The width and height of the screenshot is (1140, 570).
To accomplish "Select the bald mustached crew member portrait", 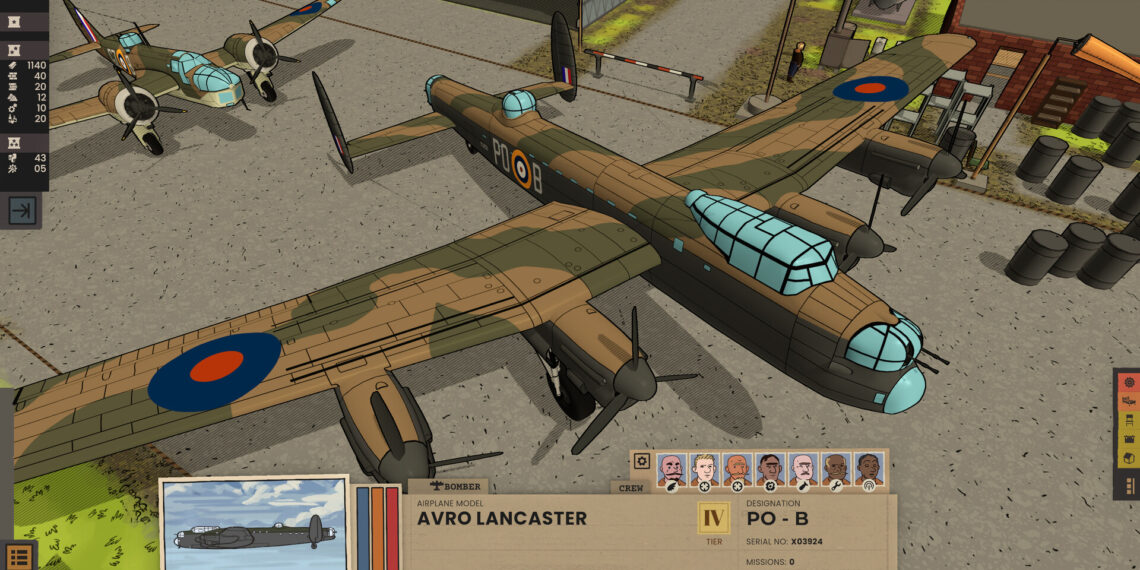I will pos(671,468).
